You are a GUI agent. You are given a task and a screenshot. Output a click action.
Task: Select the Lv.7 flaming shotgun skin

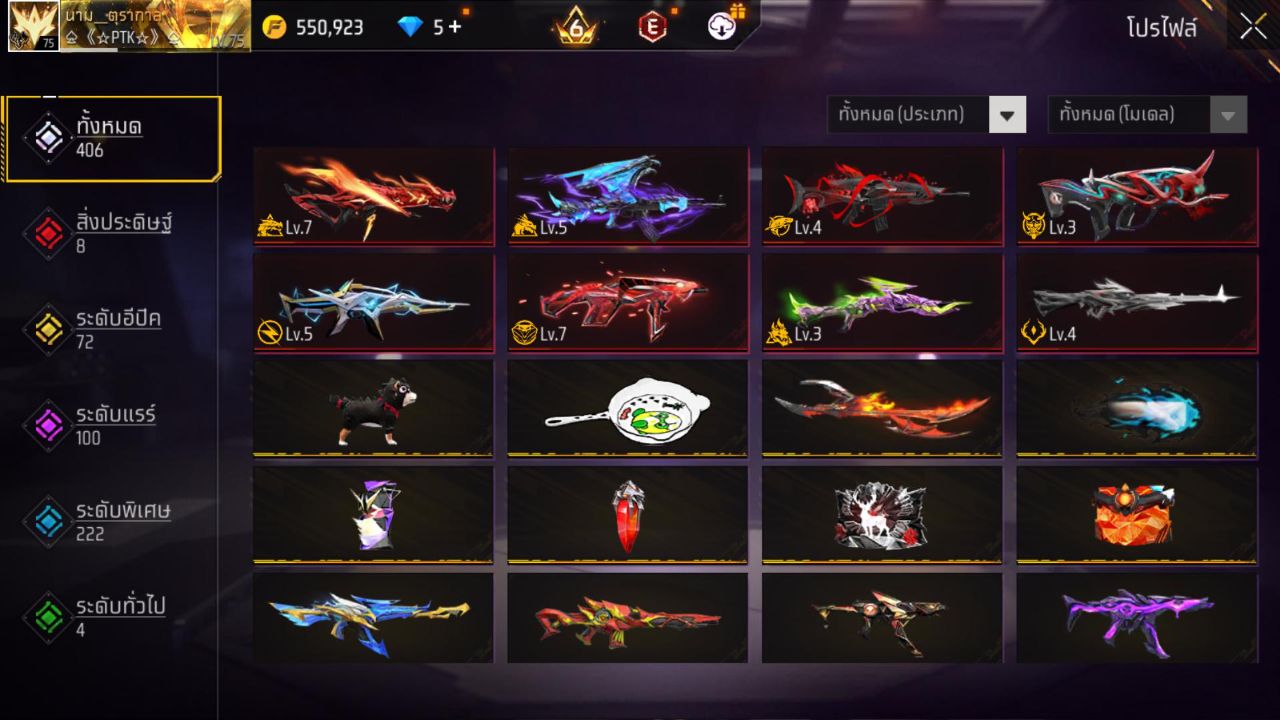[x=373, y=196]
